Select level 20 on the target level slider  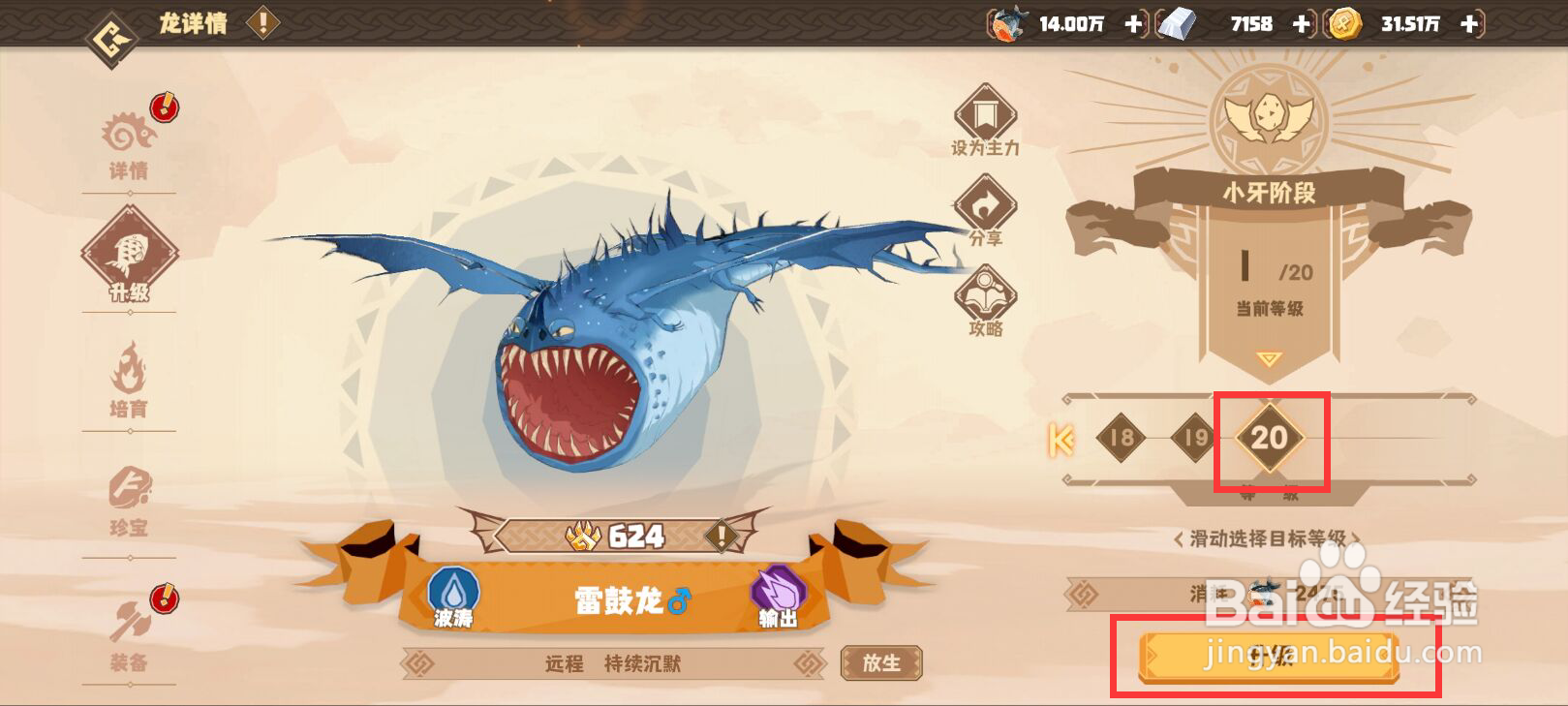point(1272,439)
